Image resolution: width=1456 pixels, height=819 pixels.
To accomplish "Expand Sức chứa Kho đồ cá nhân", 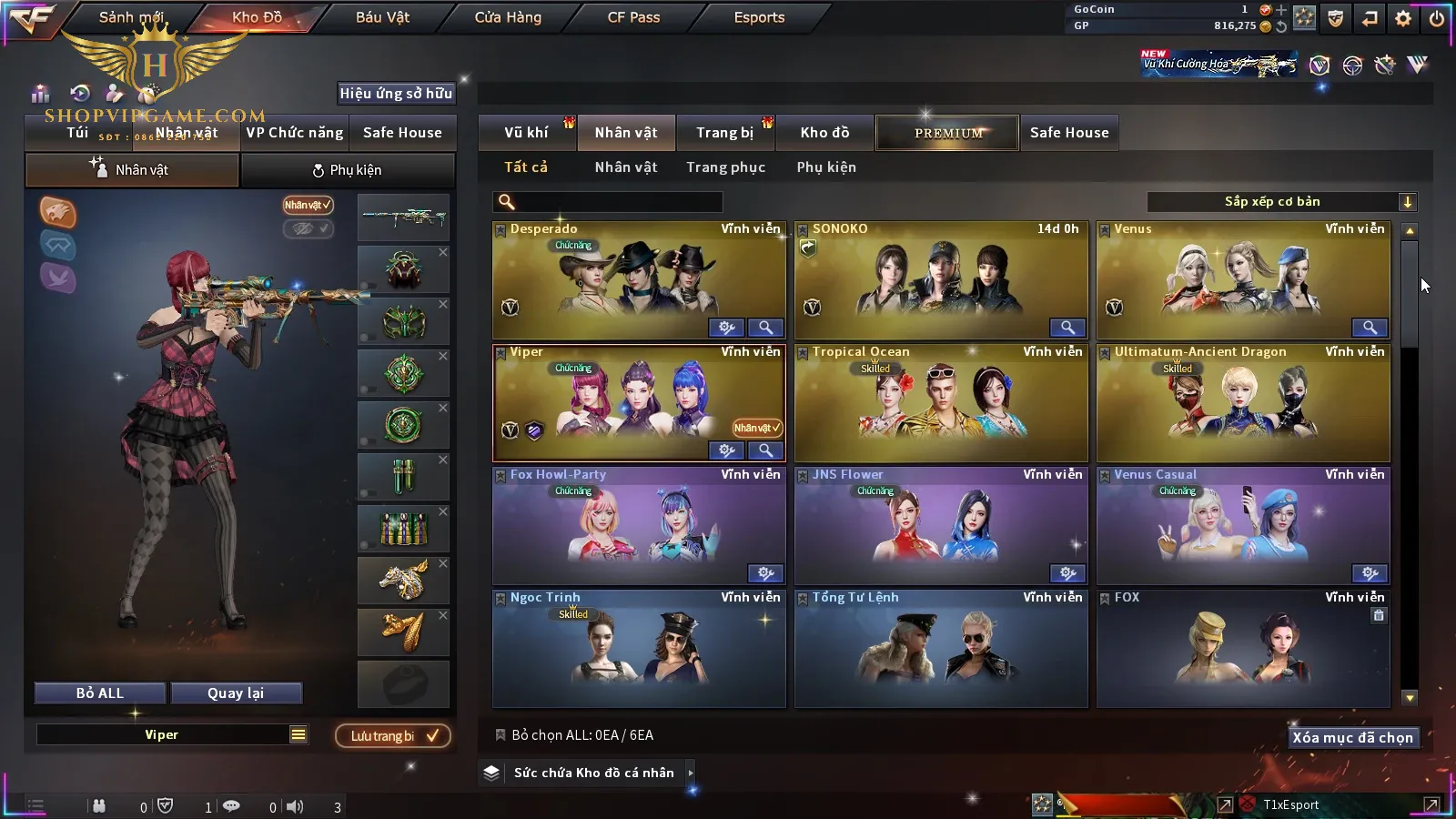I will 593,773.
